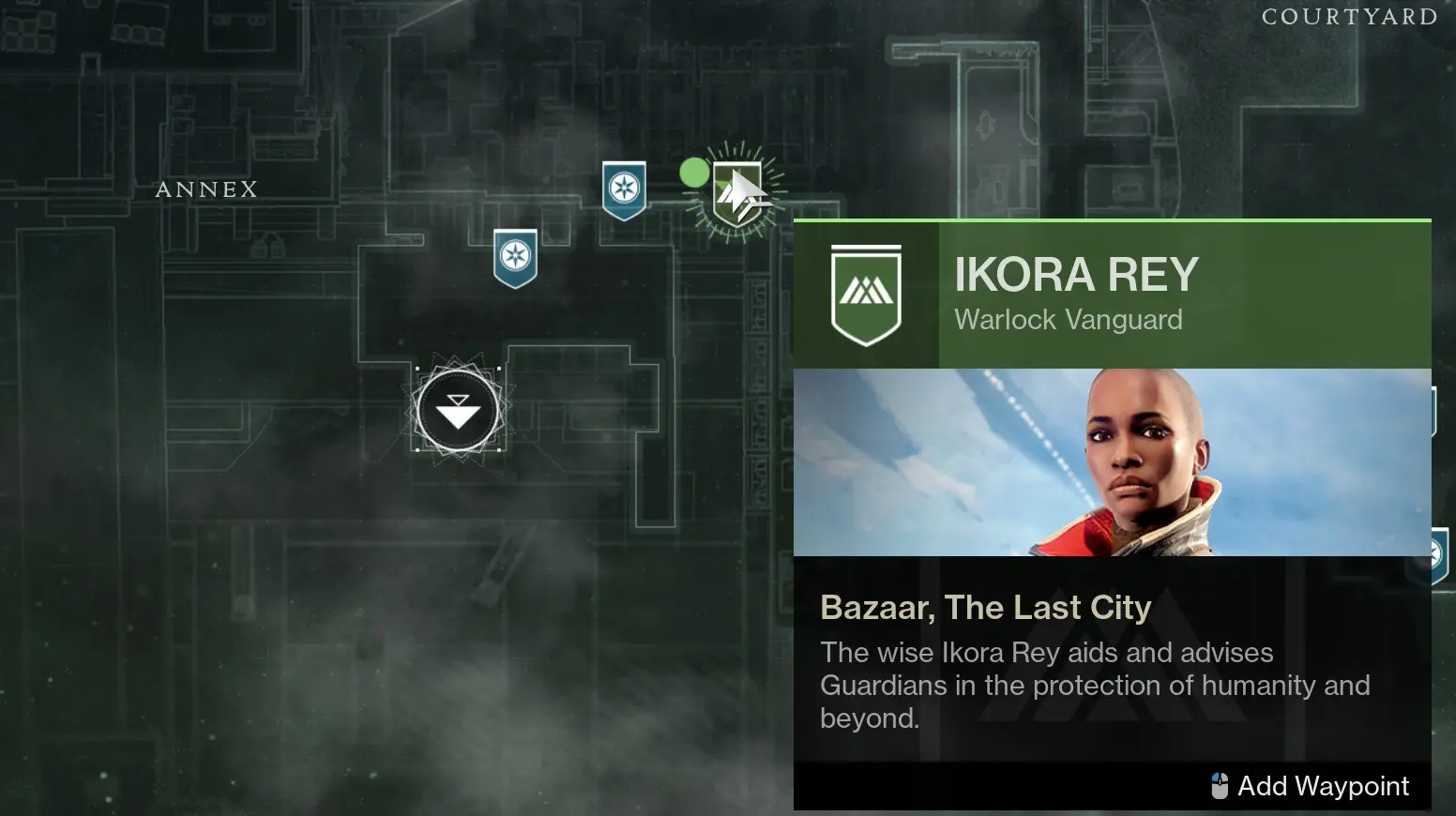The image size is (1456, 816).
Task: Click the Warlock Vanguard subtitle
Action: (x=1069, y=320)
